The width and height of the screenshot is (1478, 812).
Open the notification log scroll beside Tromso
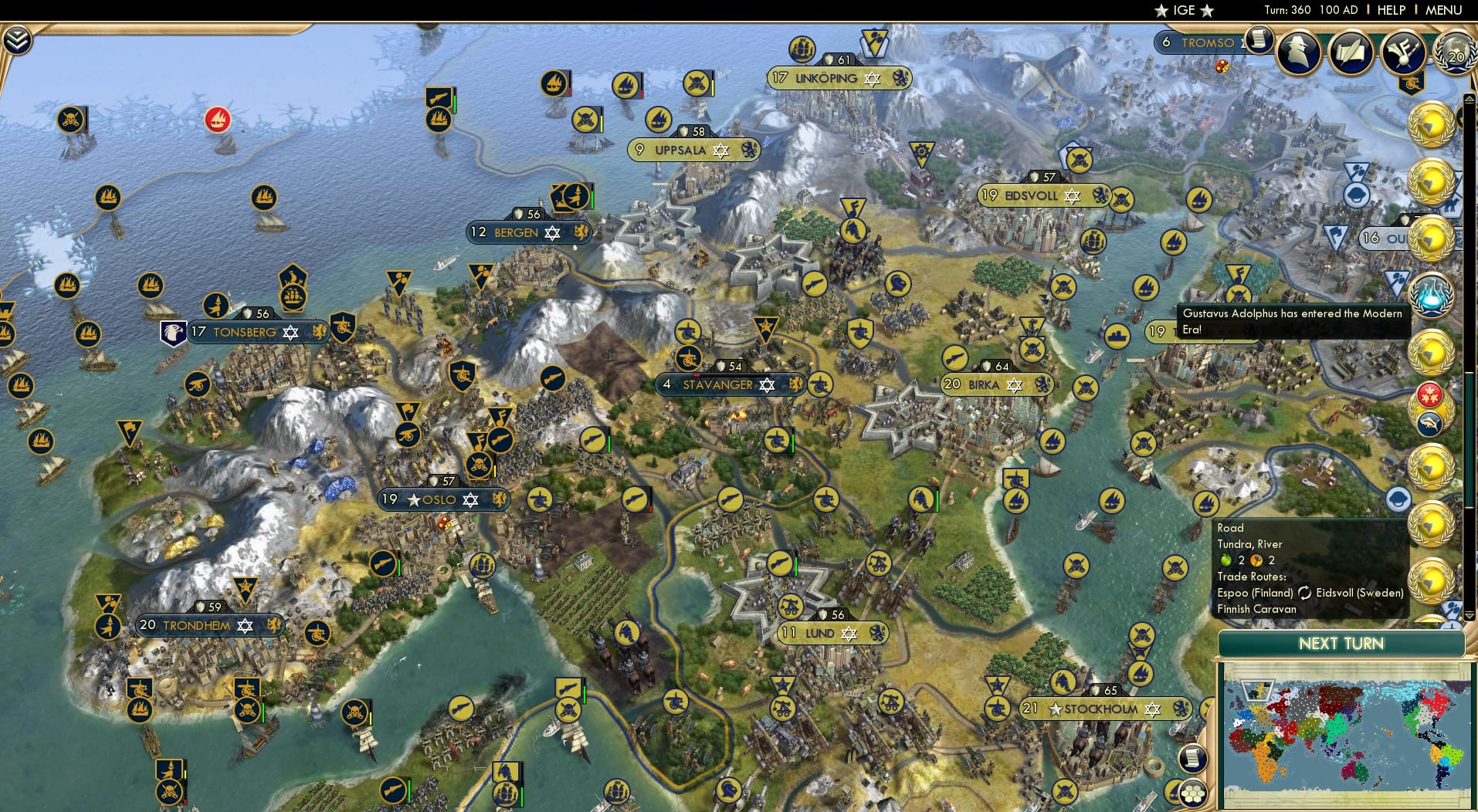(x=1261, y=41)
